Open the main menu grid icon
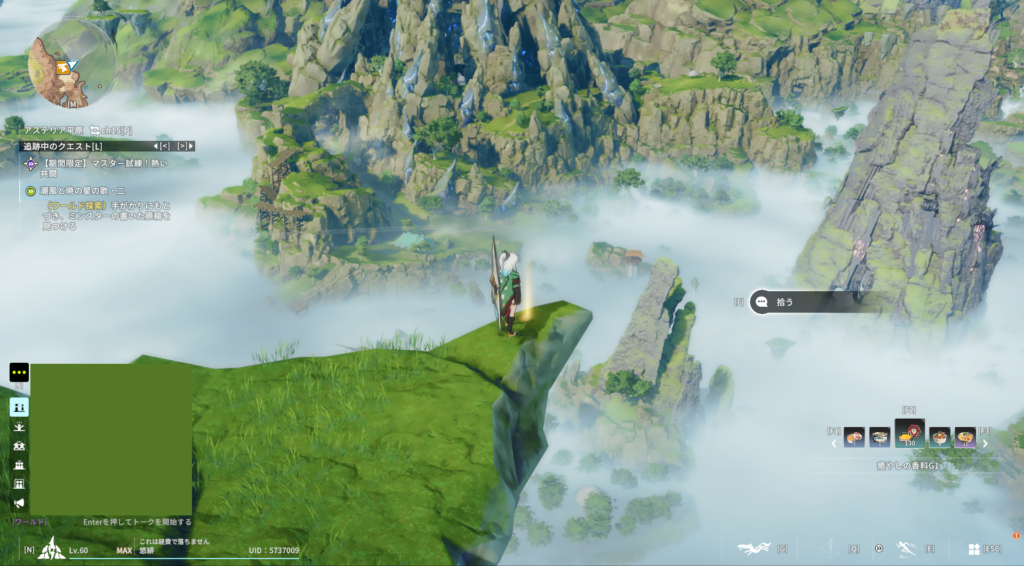The height and width of the screenshot is (566, 1024). (x=973, y=549)
